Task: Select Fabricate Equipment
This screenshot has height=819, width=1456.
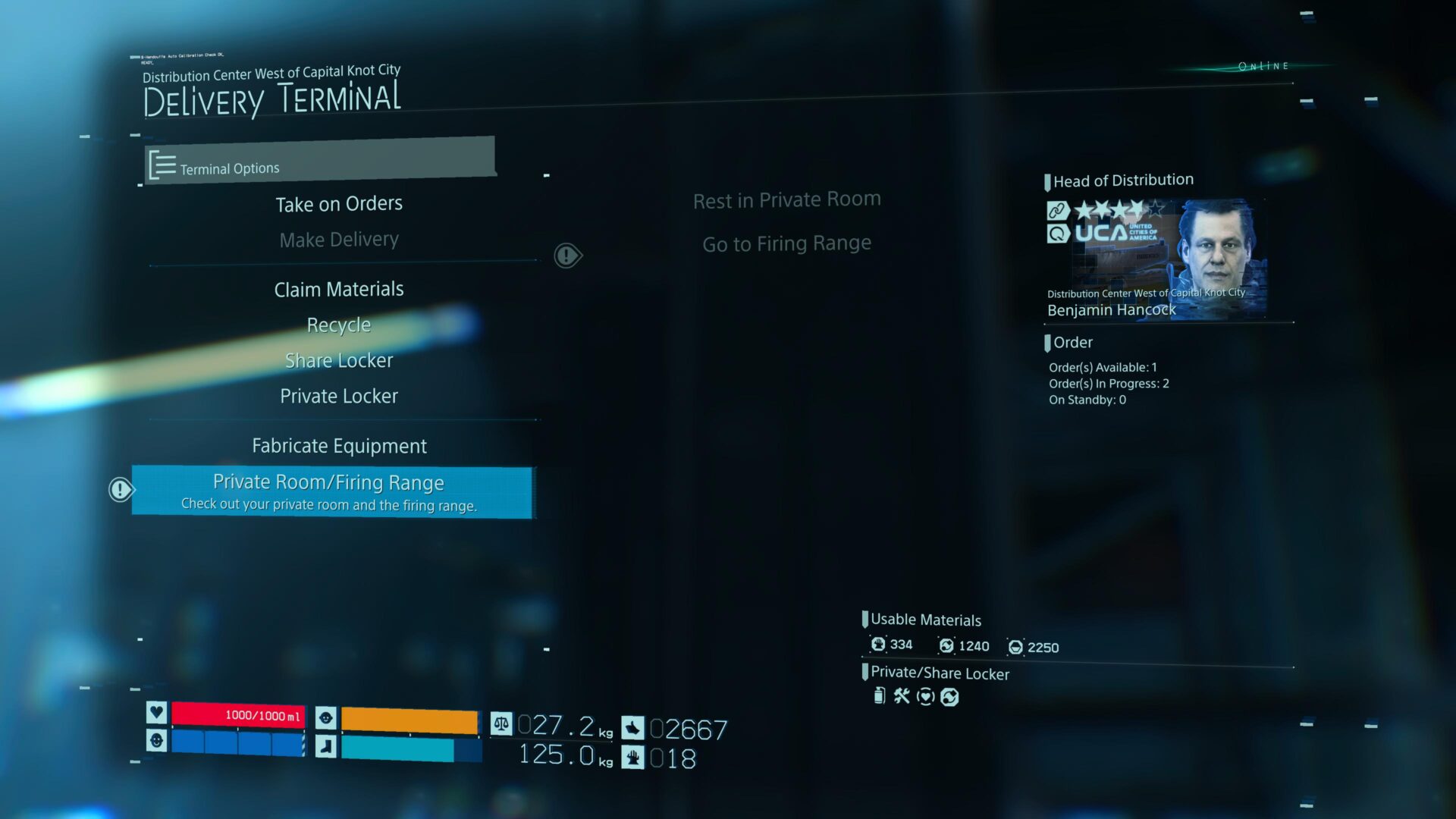Action: [339, 446]
